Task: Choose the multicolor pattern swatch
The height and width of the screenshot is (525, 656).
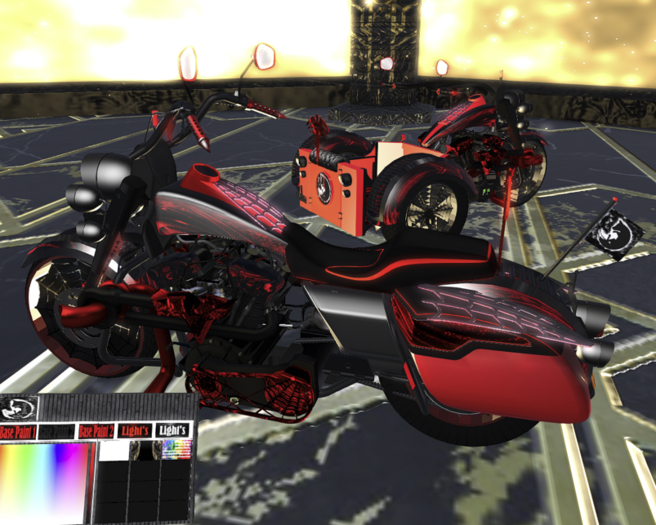Action: coord(177,451)
